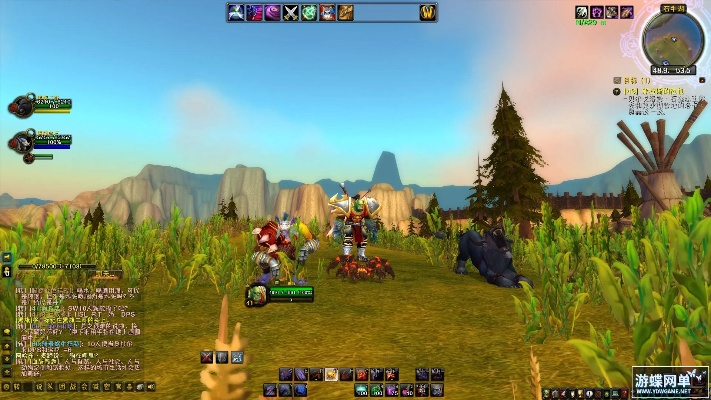Screen dimensions: 711x400
Task: Click inside the chat log window
Action: tap(75, 330)
